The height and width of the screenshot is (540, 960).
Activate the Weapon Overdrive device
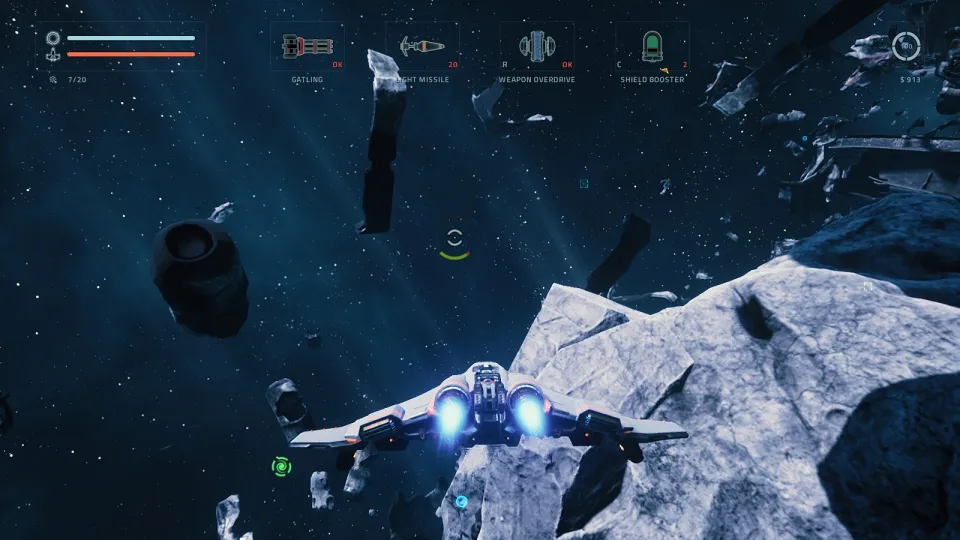pos(537,46)
